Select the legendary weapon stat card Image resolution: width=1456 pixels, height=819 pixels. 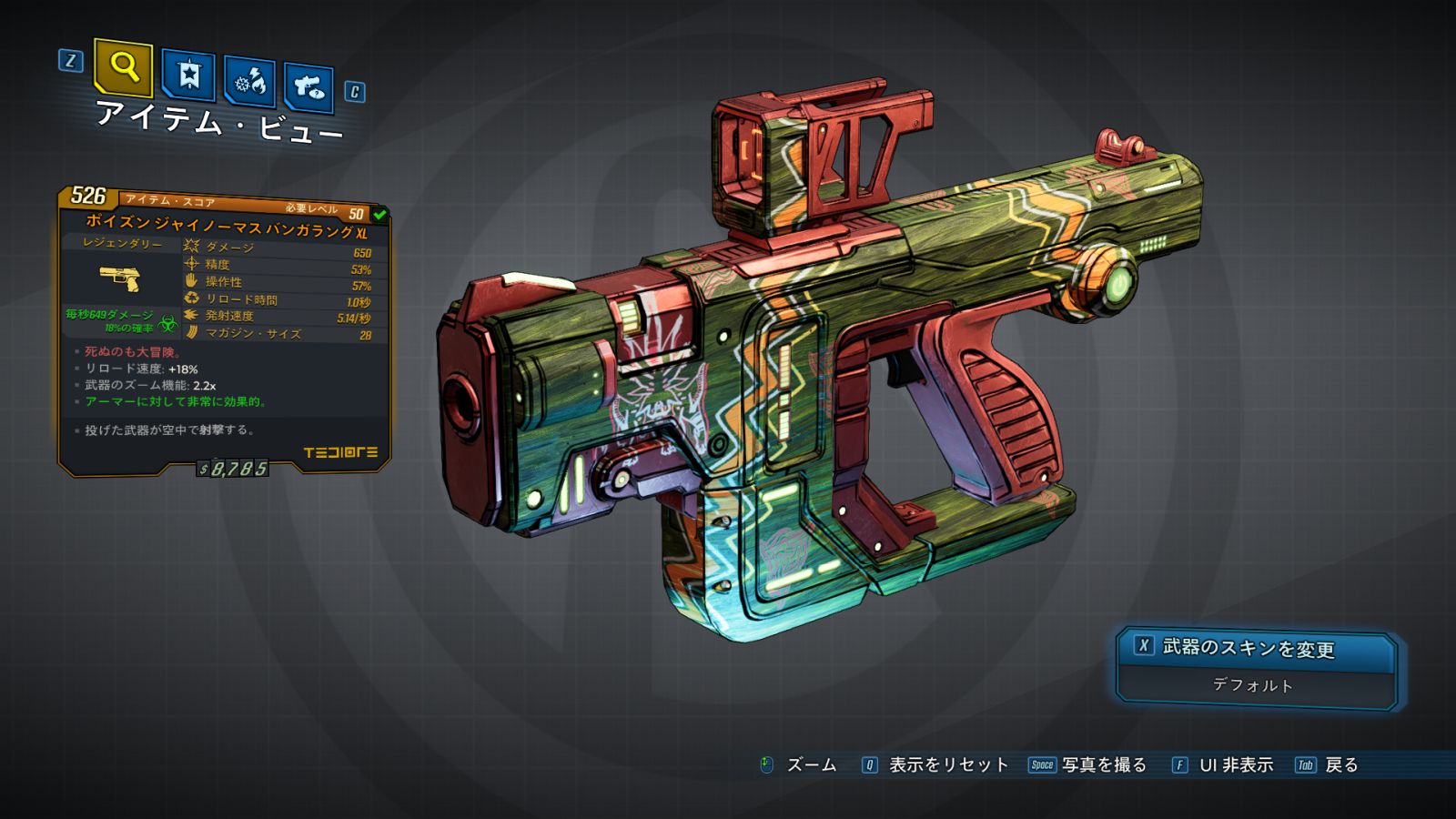pyautogui.click(x=224, y=333)
